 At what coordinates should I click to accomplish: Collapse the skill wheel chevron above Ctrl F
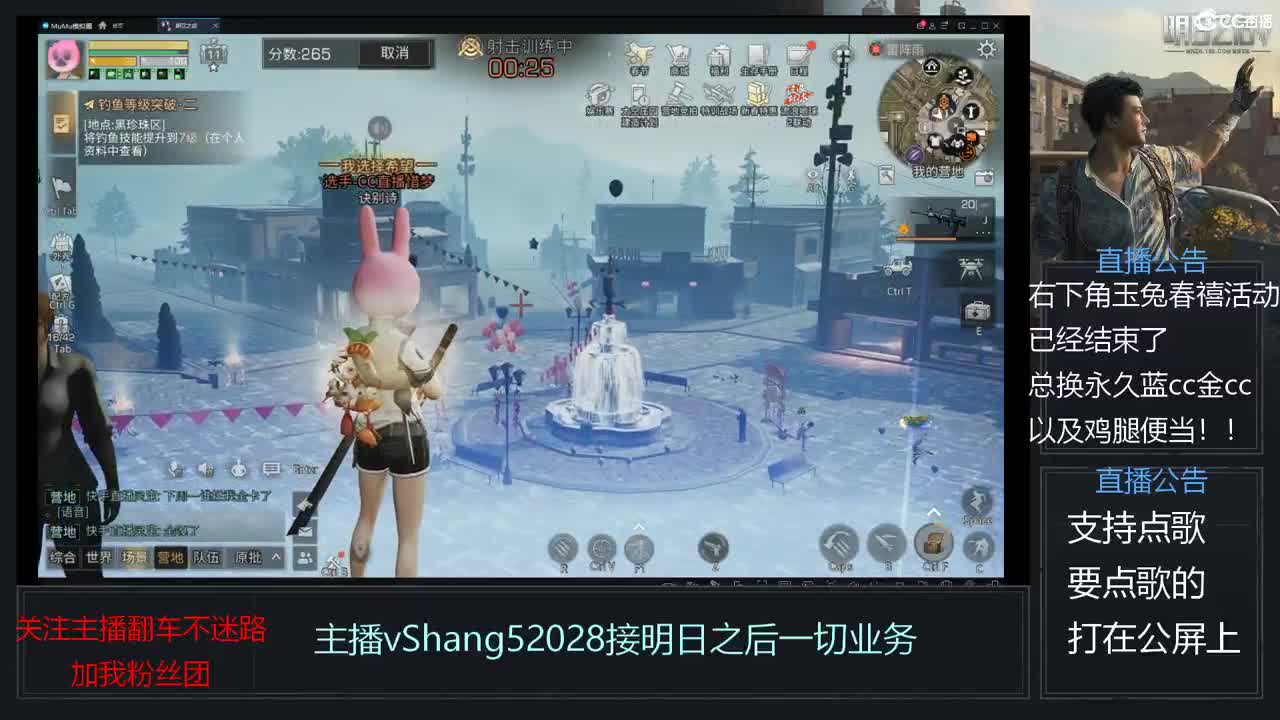[x=933, y=512]
